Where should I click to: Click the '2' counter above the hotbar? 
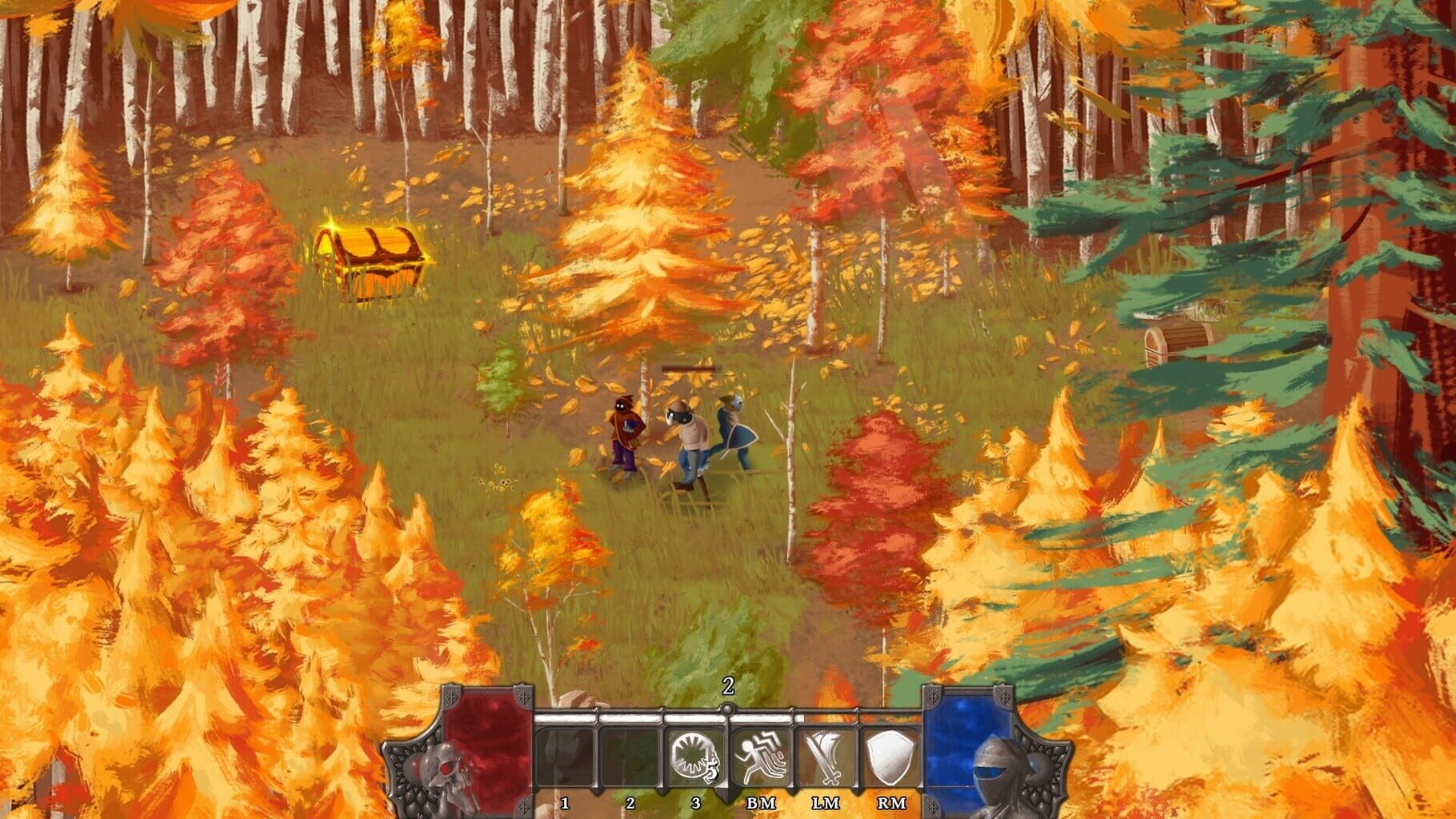(728, 686)
